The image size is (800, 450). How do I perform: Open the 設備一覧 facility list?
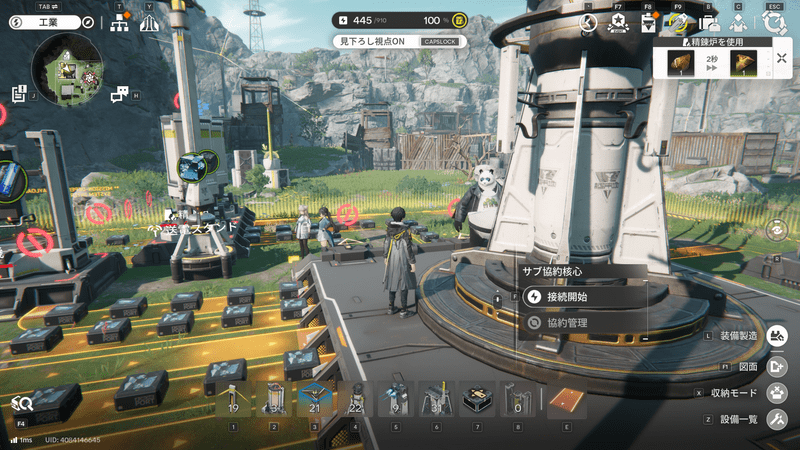[x=777, y=418]
